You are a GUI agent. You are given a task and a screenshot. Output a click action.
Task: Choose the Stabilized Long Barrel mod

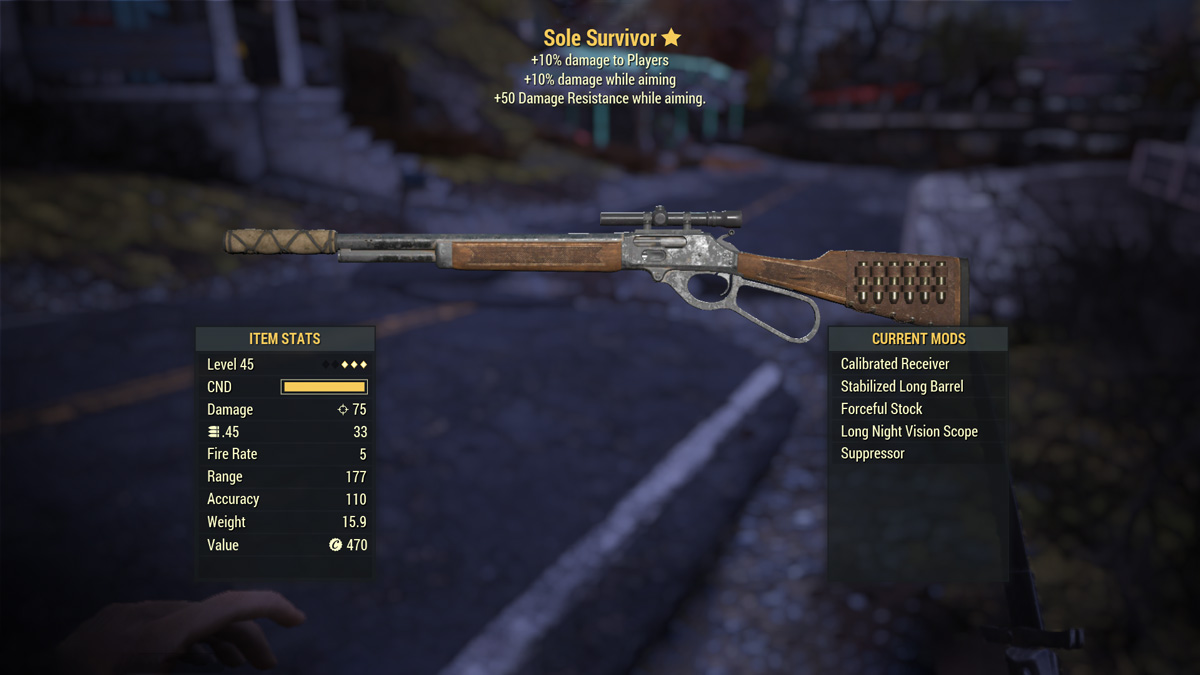[x=902, y=386]
